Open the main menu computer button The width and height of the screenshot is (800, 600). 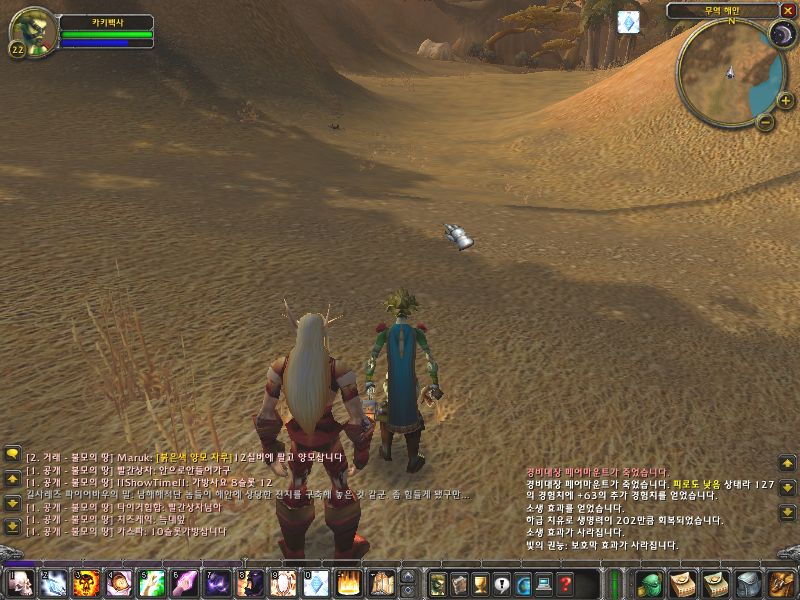[x=545, y=582]
